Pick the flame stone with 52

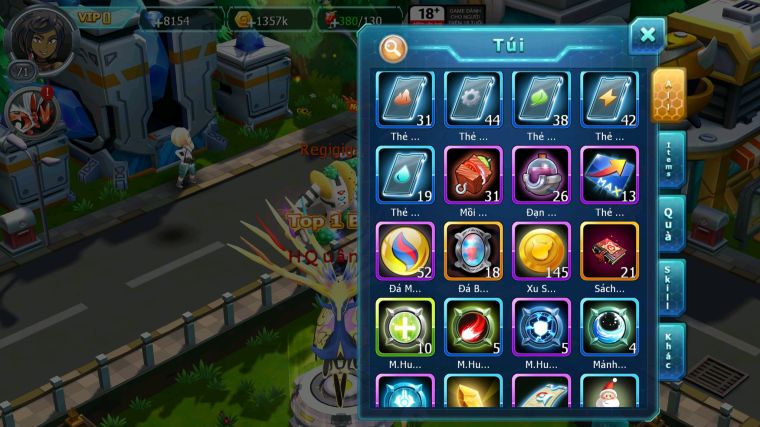[x=404, y=251]
